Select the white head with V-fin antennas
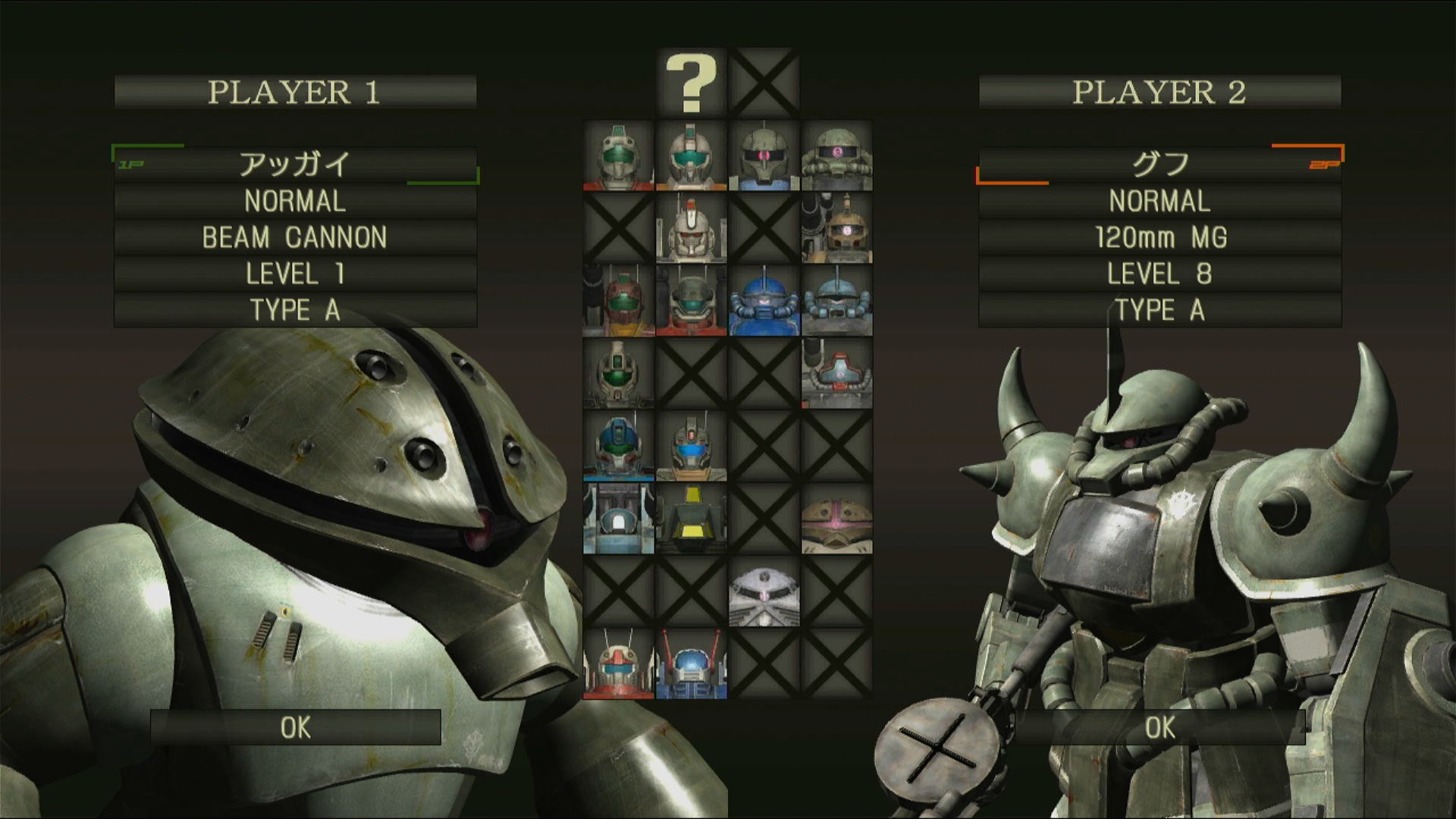This screenshot has width=1456, height=819. 618,665
